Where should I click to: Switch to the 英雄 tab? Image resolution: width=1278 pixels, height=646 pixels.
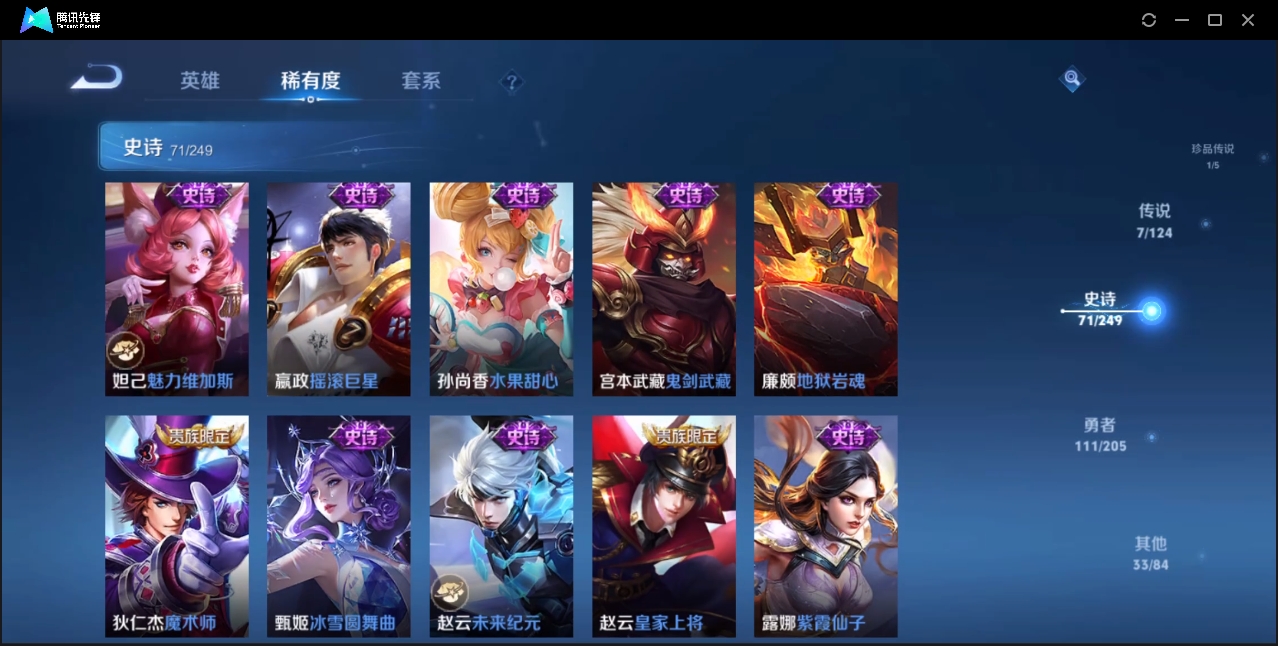[x=200, y=81]
